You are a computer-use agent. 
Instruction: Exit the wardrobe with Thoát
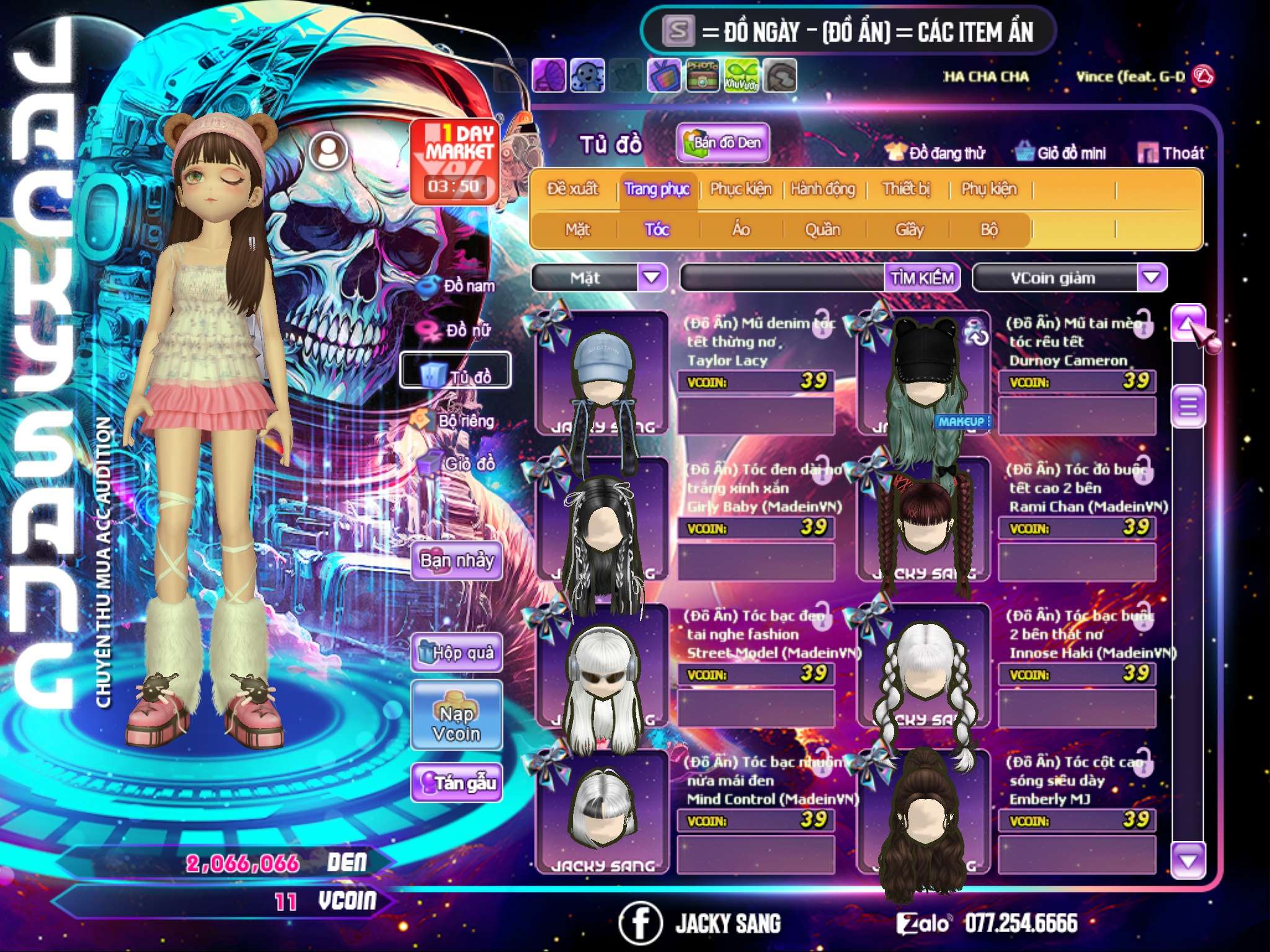pyautogui.click(x=1171, y=152)
